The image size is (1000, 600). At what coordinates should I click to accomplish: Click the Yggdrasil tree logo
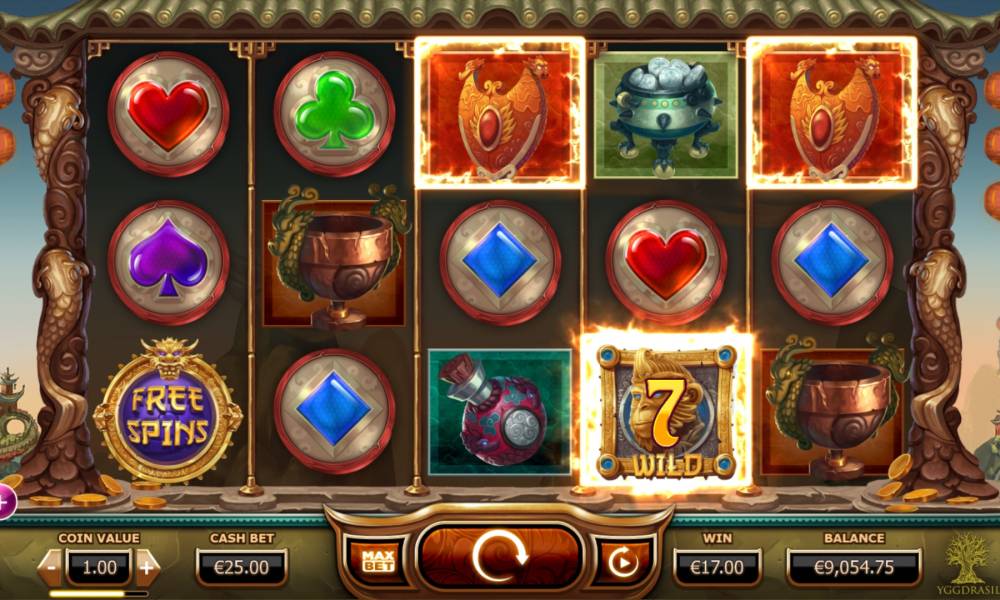tap(966, 562)
